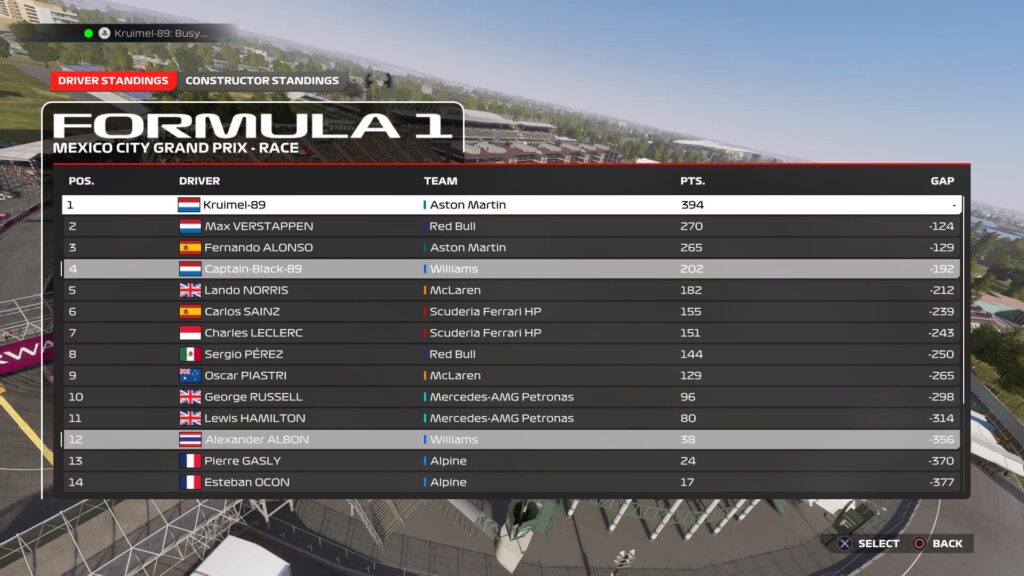Switch to the Driver Standings tab
The width and height of the screenshot is (1024, 576).
click(x=113, y=81)
